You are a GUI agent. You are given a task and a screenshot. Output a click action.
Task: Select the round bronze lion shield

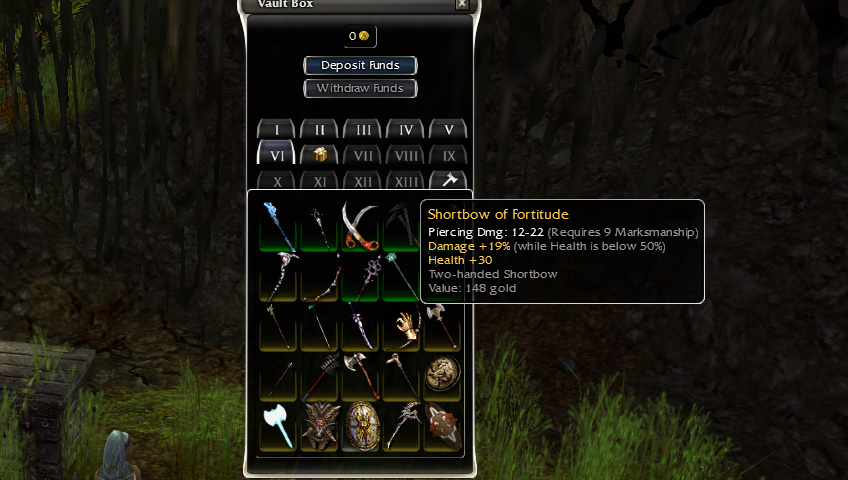pos(443,375)
